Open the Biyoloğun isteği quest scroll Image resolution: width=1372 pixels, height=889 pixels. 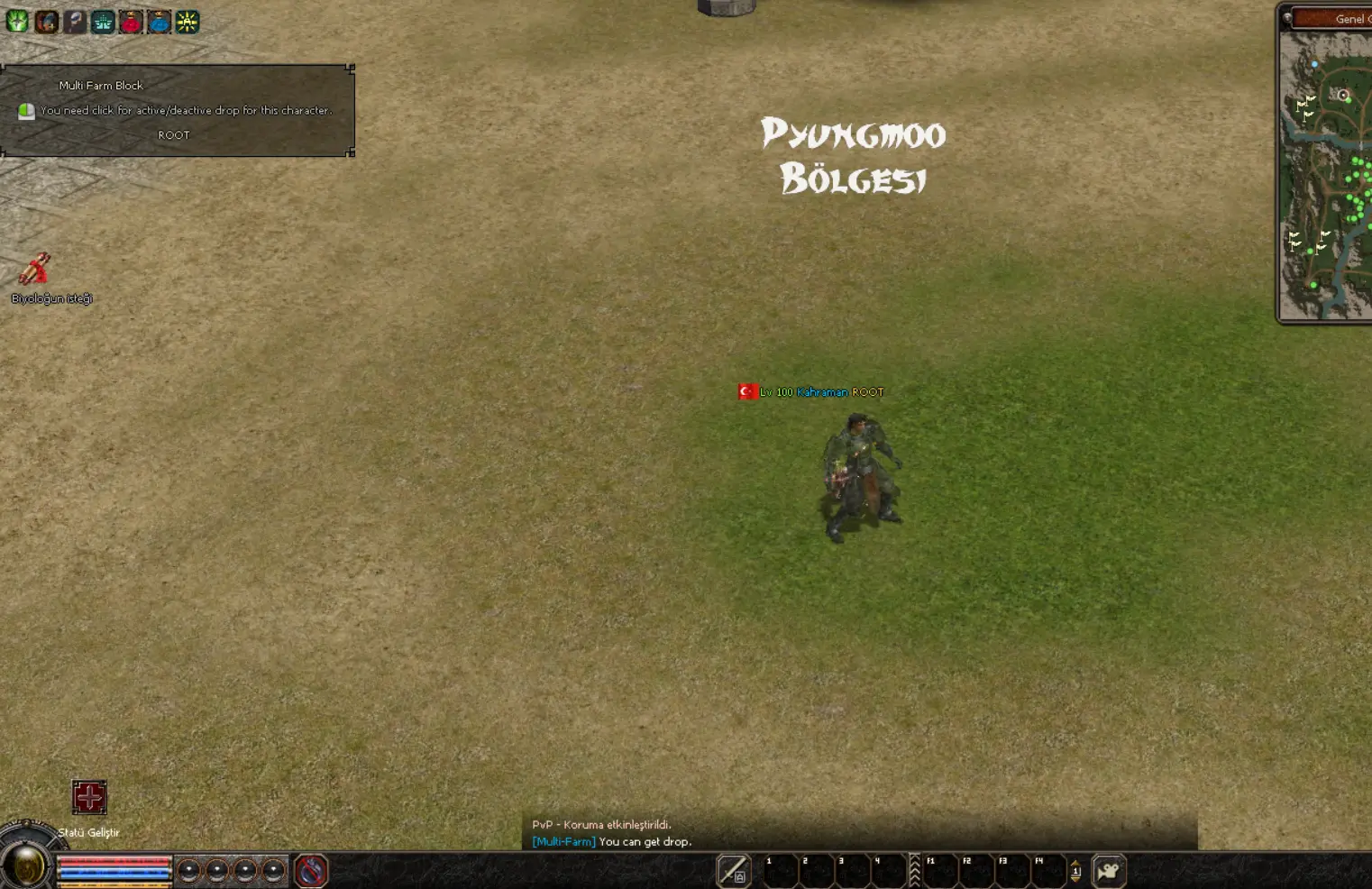click(34, 270)
